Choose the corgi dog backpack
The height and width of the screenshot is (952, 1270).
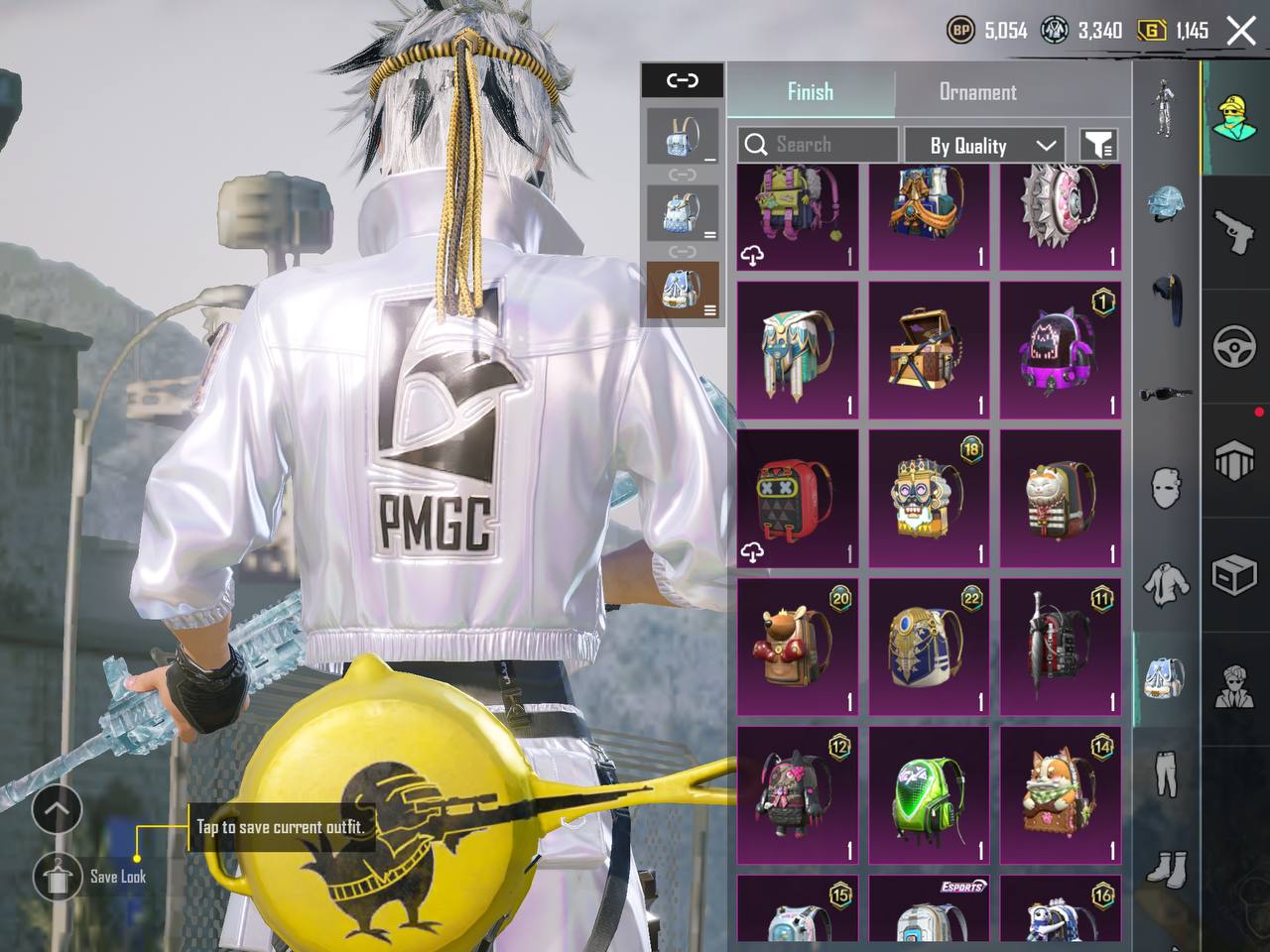pyautogui.click(x=1060, y=795)
